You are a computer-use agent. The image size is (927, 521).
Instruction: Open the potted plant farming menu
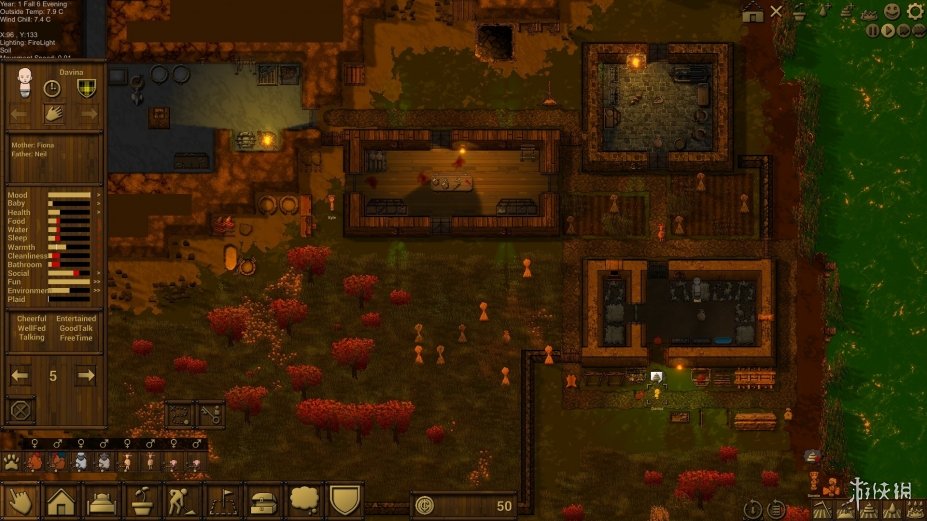(142, 500)
